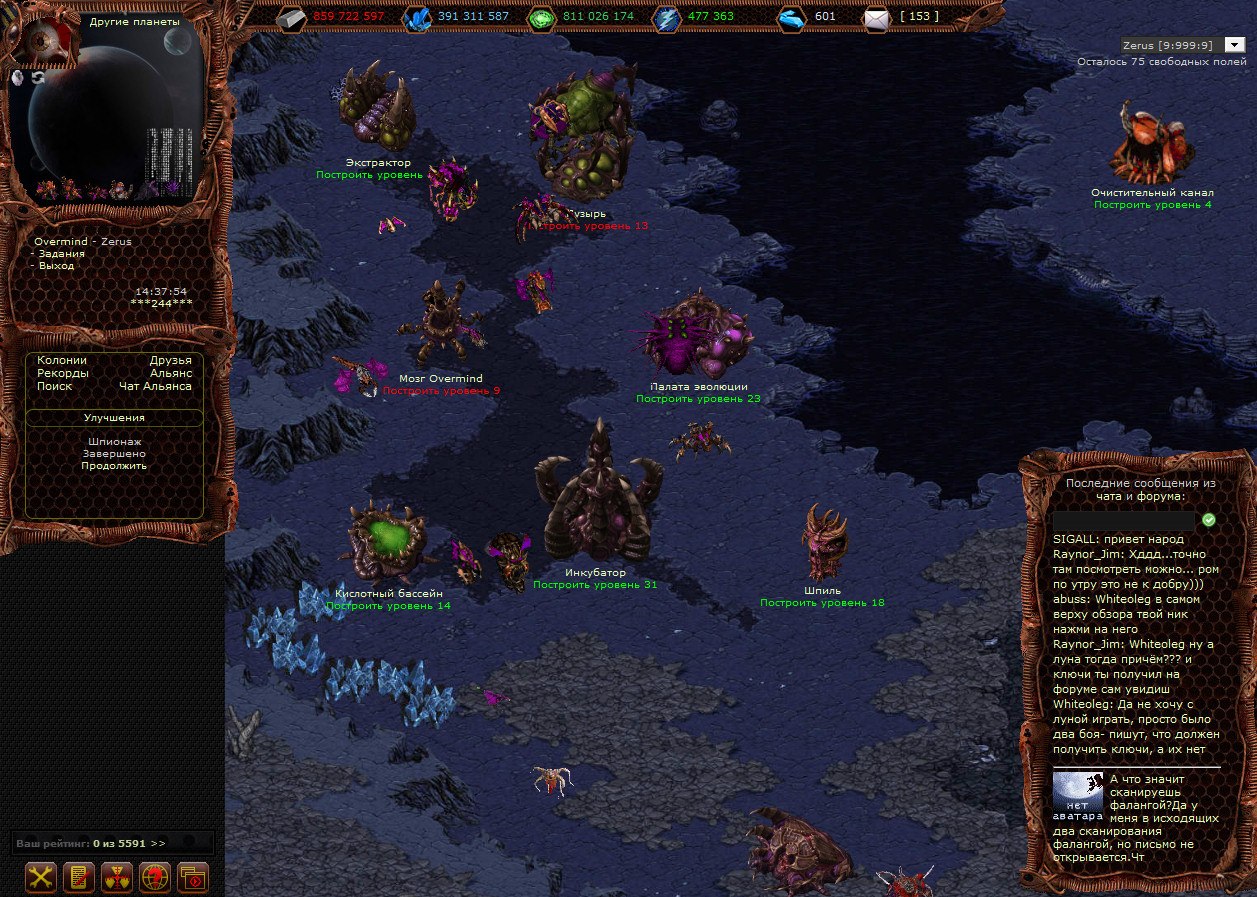This screenshot has width=1257, height=897.
Task: Open the Zerus planet dropdown
Action: tap(1234, 45)
